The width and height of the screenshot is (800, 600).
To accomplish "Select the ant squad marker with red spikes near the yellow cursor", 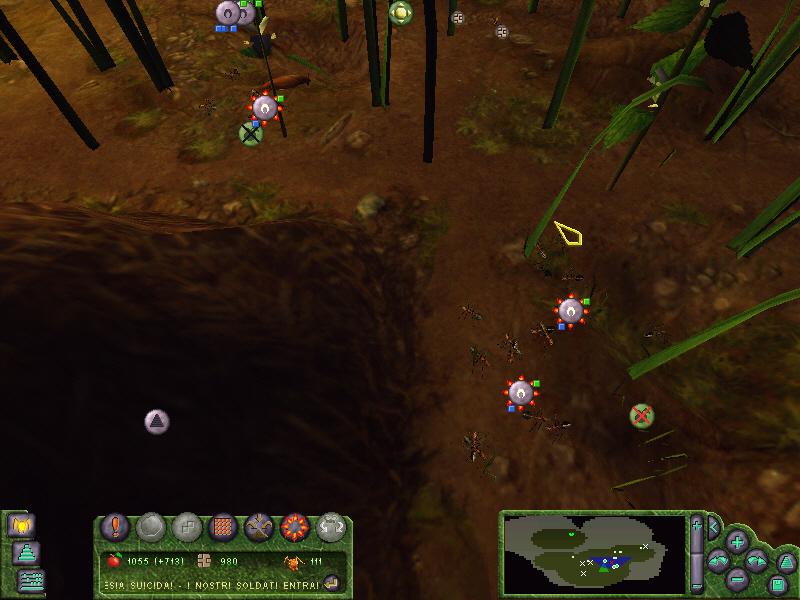I will [x=570, y=311].
